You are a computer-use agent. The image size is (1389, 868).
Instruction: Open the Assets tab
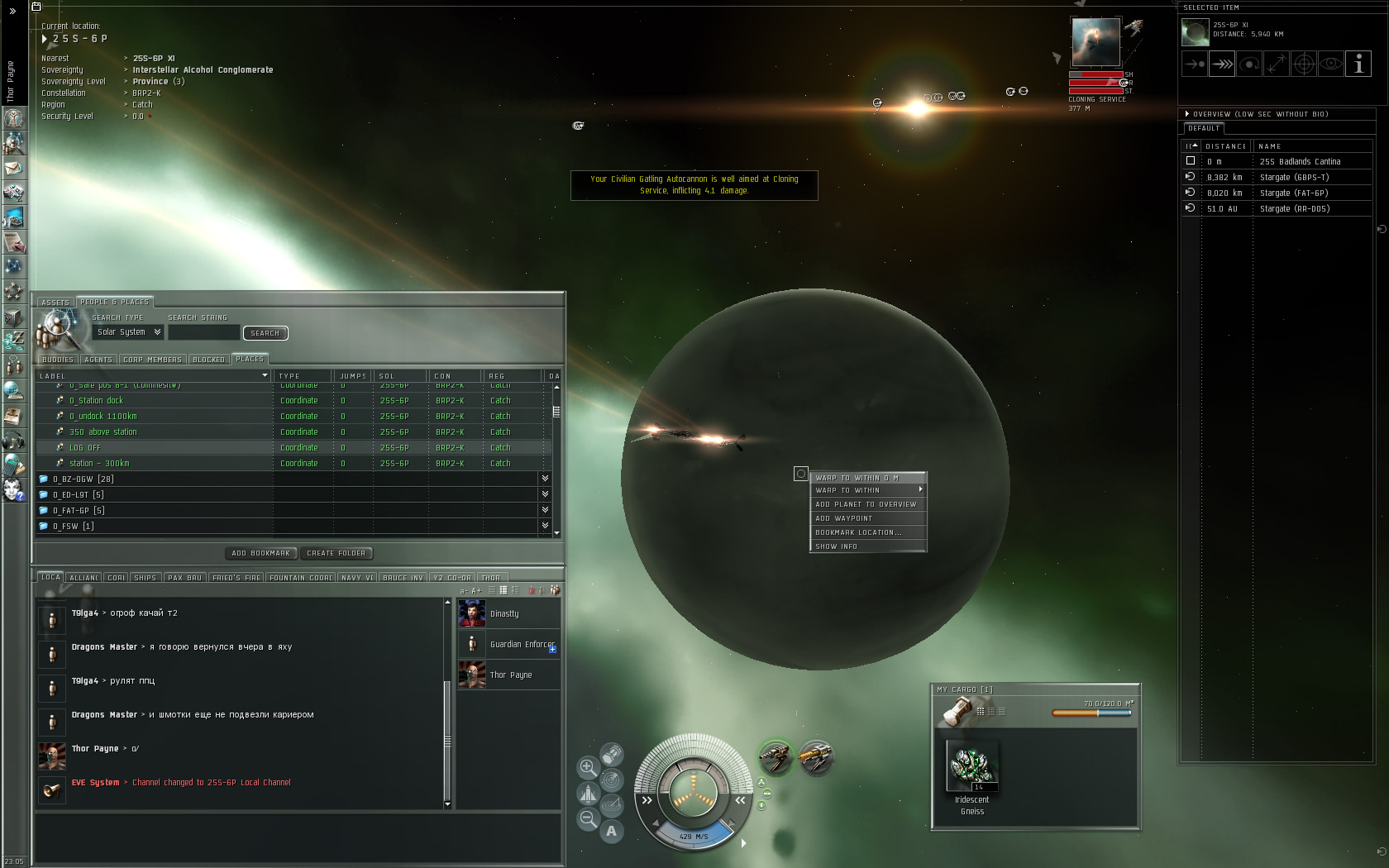(x=55, y=303)
